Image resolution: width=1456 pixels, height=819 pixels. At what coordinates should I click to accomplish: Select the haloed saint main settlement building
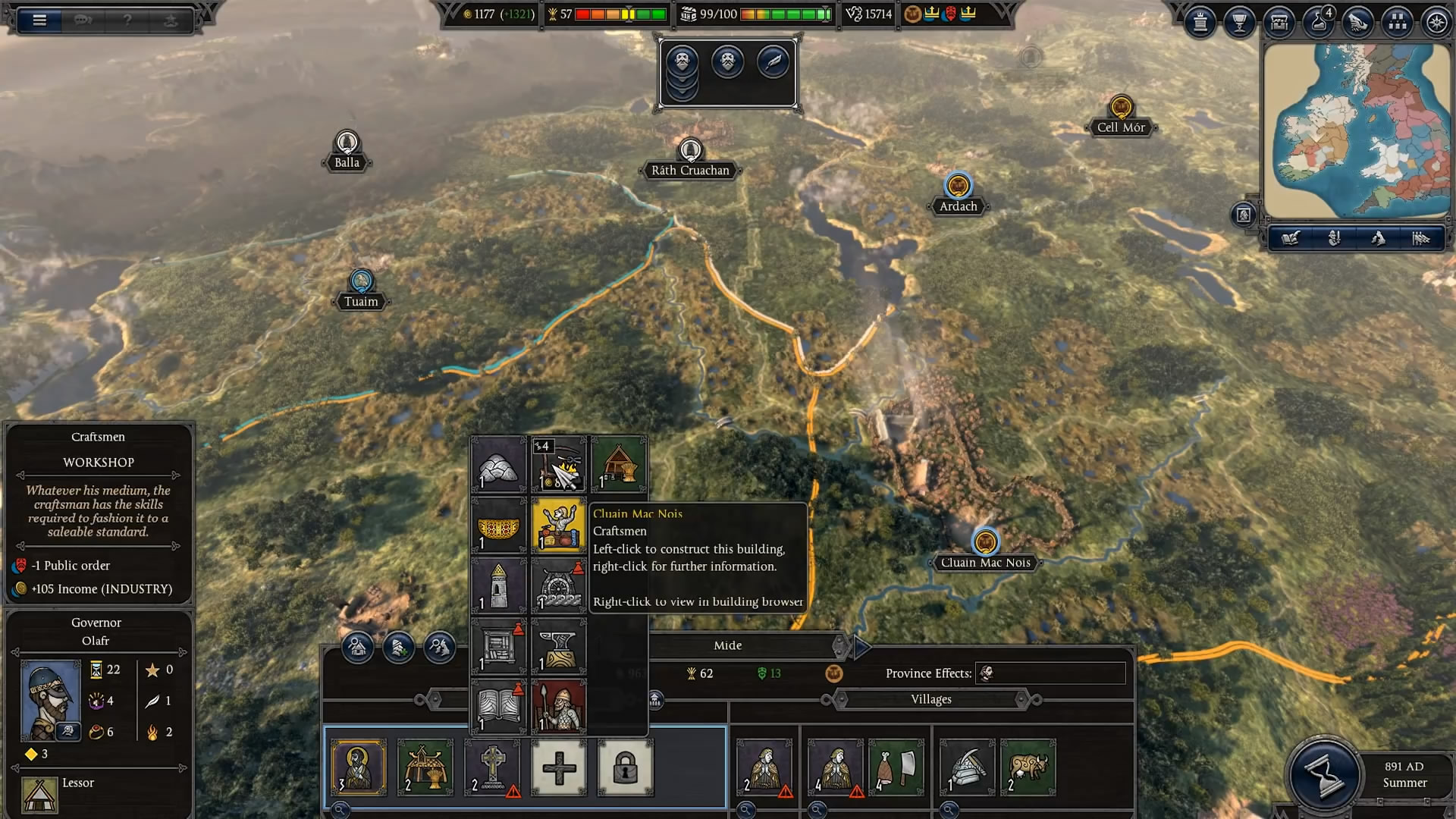pyautogui.click(x=359, y=767)
